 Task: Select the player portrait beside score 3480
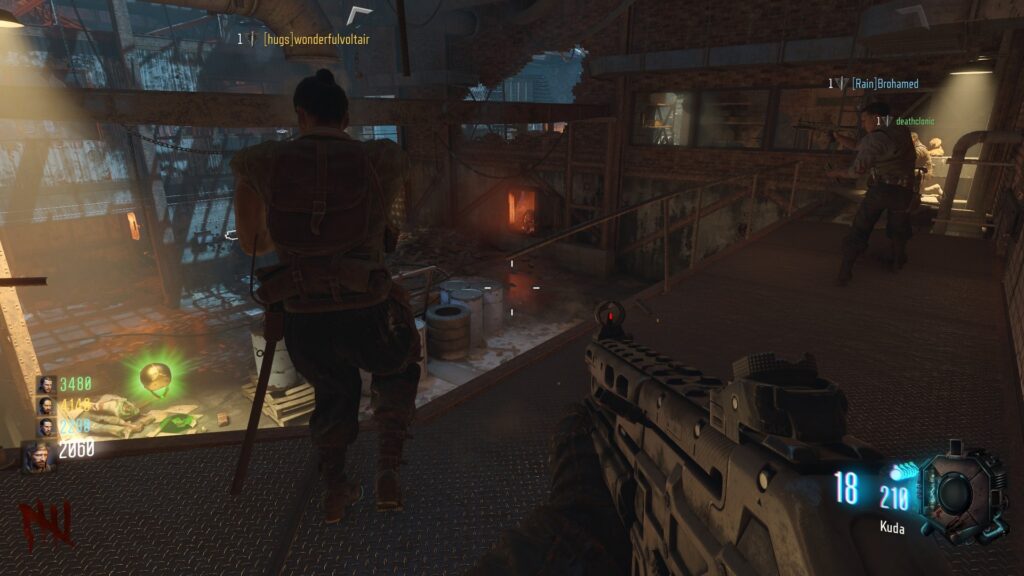(46, 384)
